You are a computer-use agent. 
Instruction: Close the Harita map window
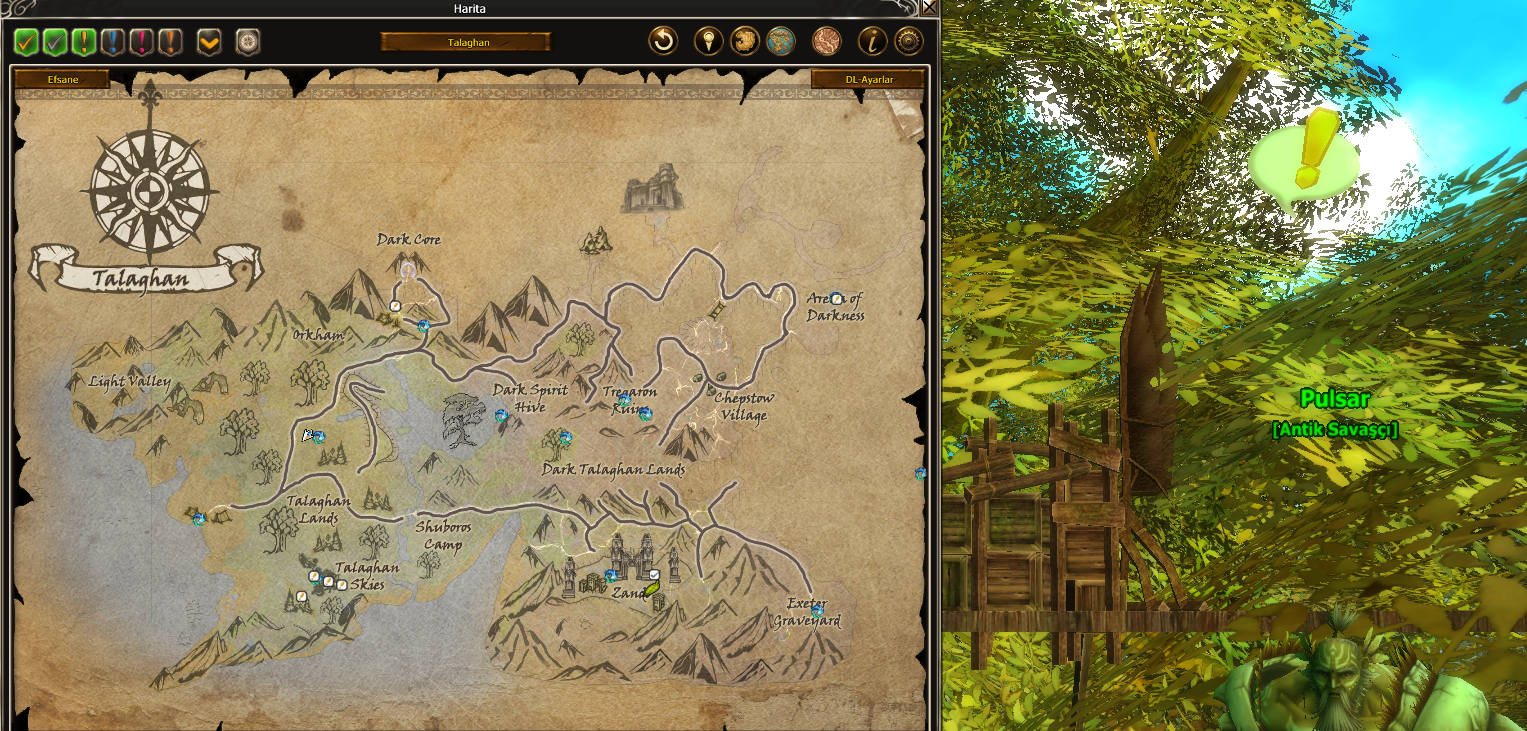tap(929, 8)
